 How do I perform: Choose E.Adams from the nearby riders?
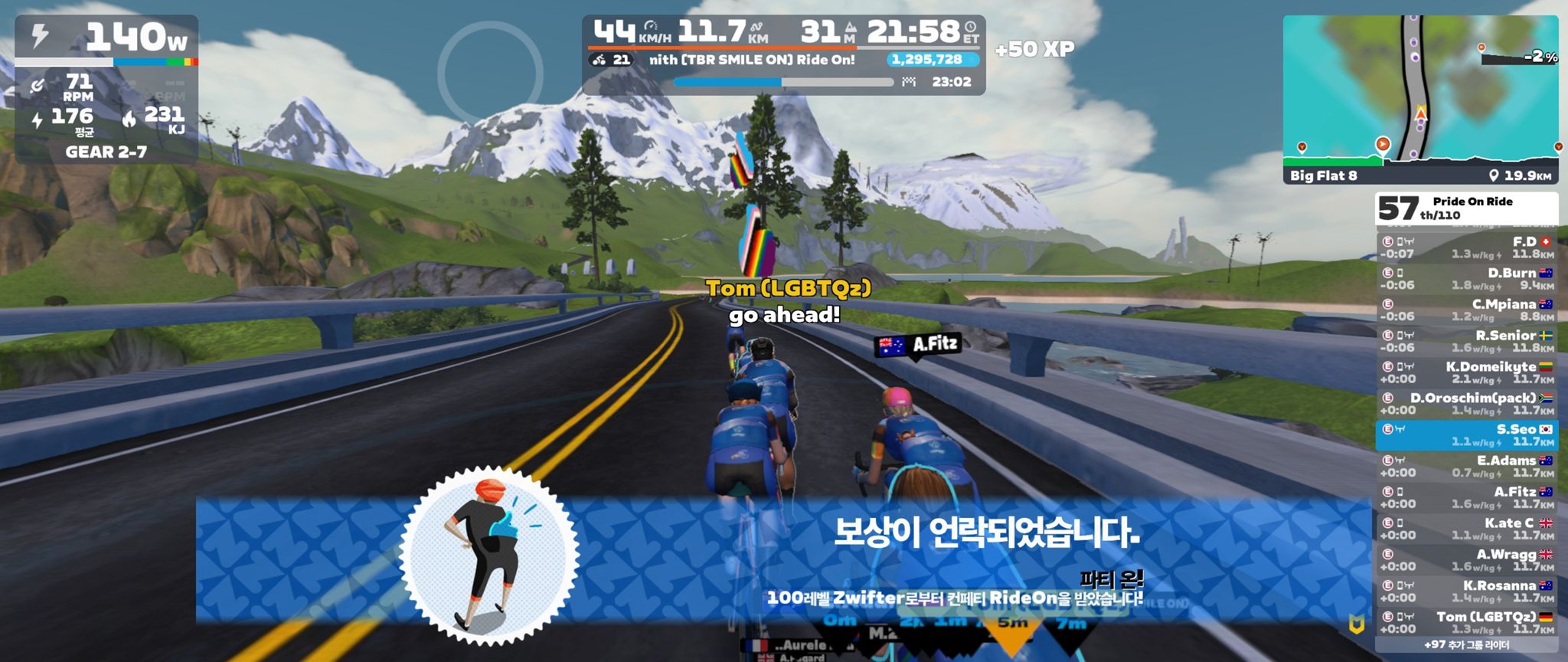pos(1466,467)
